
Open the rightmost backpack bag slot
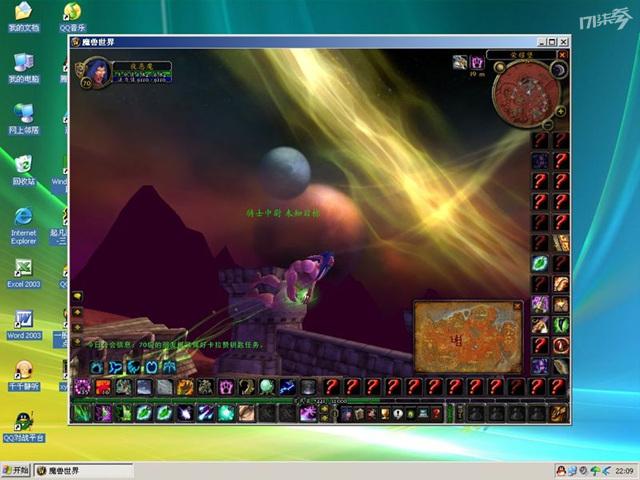click(x=558, y=412)
